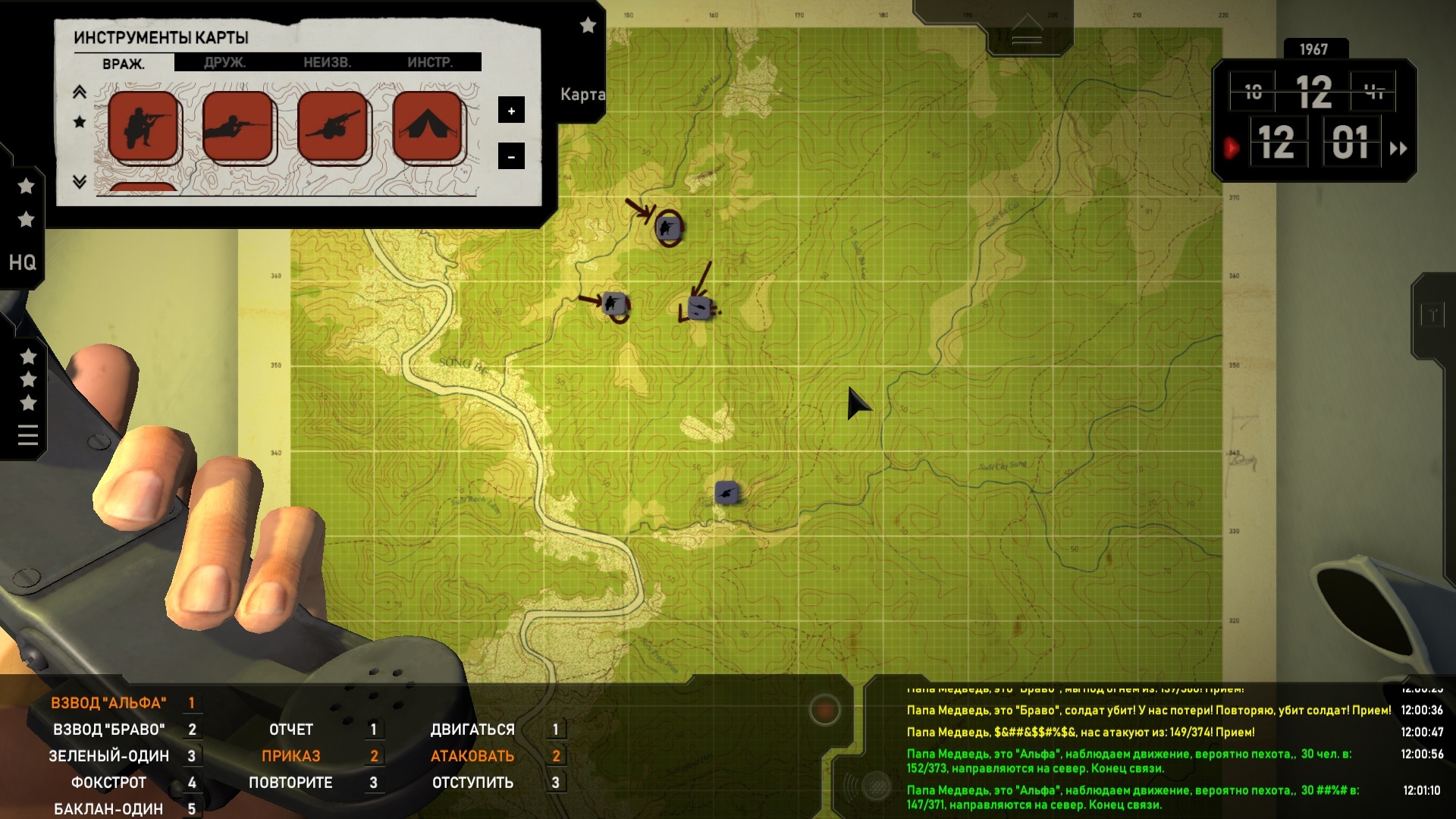This screenshot has height=819, width=1456.
Task: Choose the kneeling rifleman enemy marker
Action: (x=143, y=126)
